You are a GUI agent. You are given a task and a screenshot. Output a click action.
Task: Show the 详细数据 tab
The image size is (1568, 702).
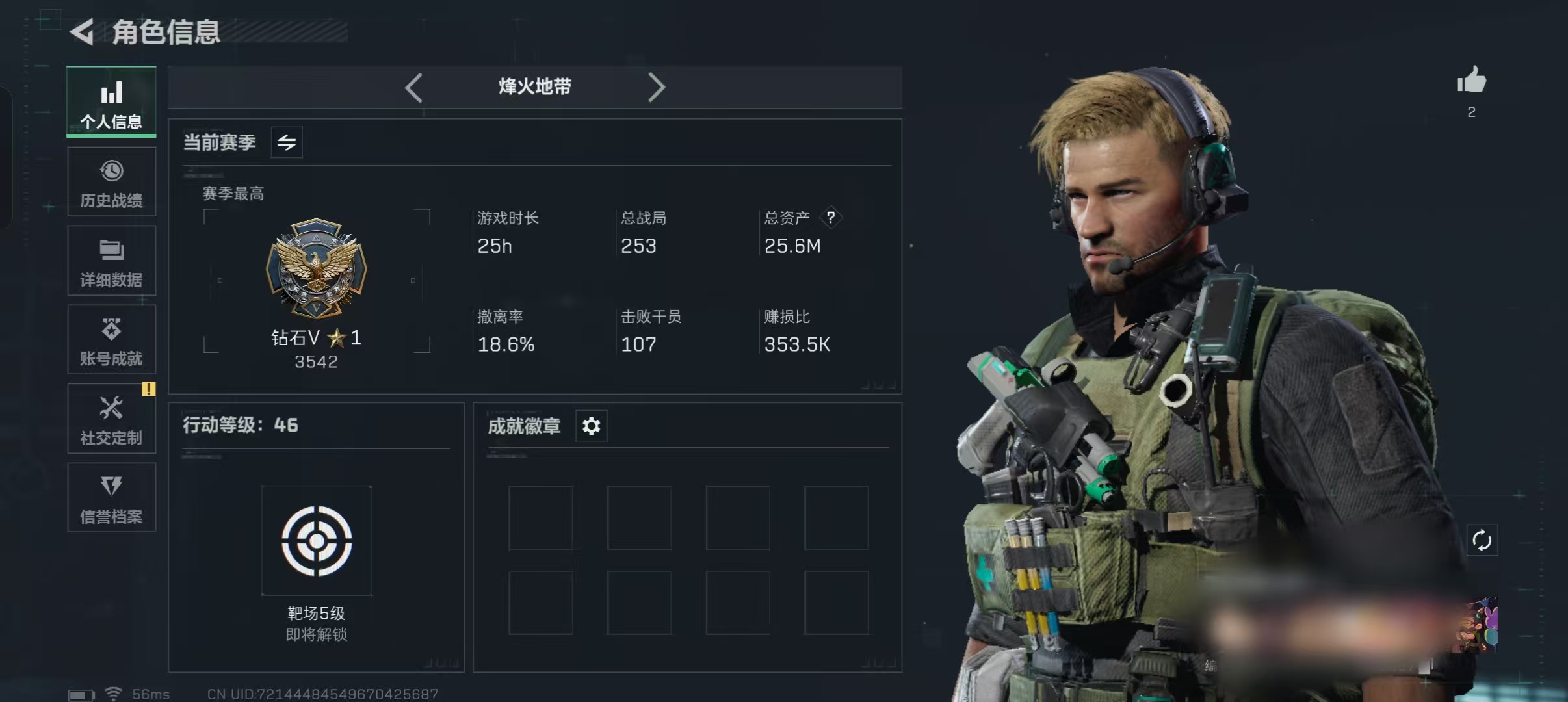tap(111, 261)
